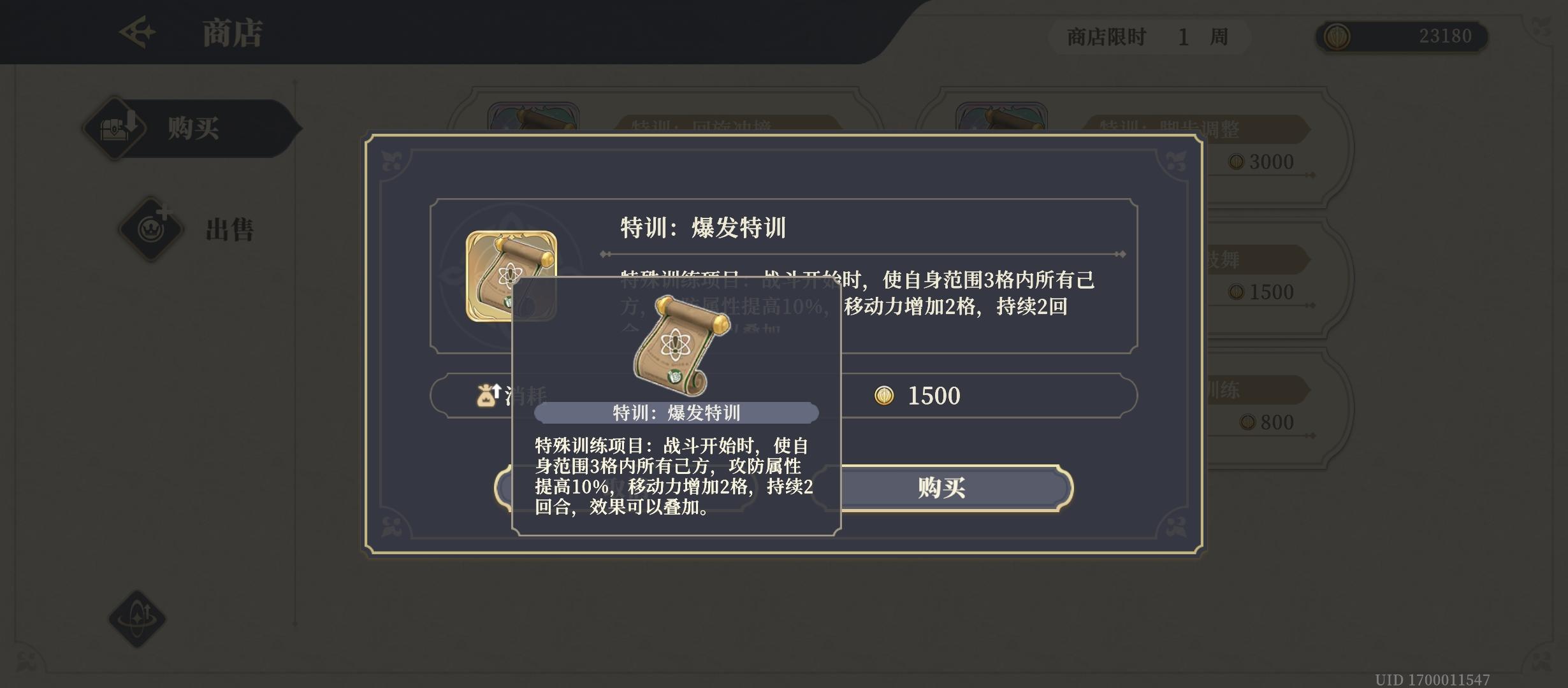The height and width of the screenshot is (688, 1568).
Task: Select the 购买 buy tab
Action: (x=190, y=127)
